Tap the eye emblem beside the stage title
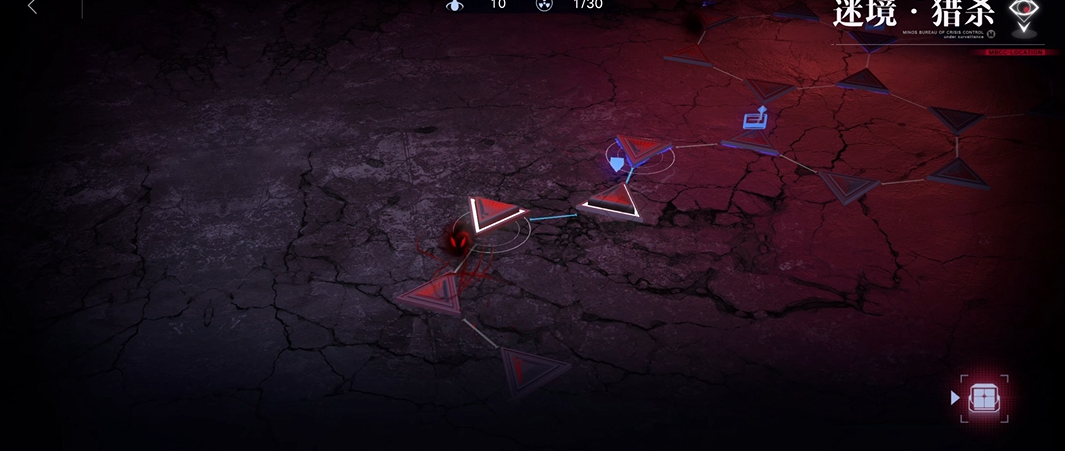Screen dimensions: 1065x451 pyautogui.click(x=1023, y=14)
